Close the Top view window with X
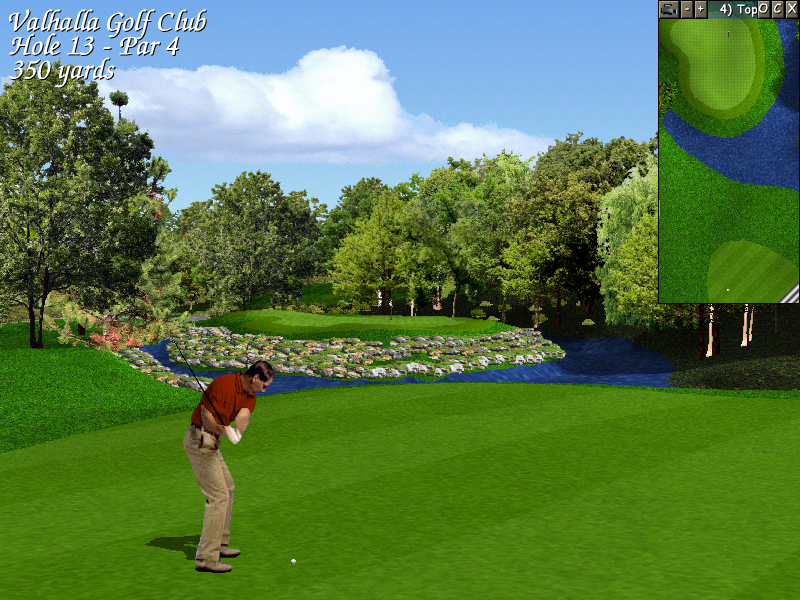This screenshot has height=600, width=800. 792,9
